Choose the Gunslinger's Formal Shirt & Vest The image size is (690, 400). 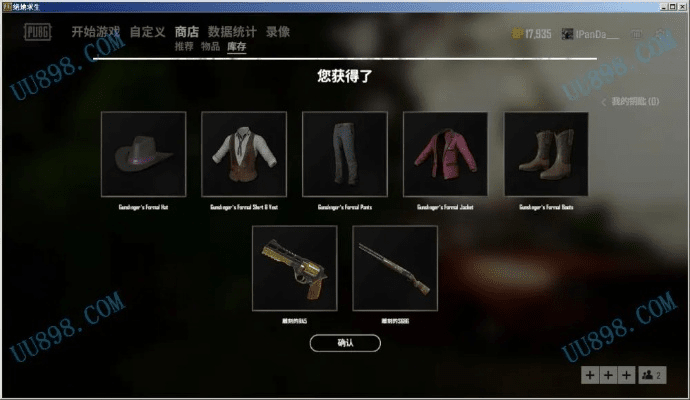pos(244,154)
